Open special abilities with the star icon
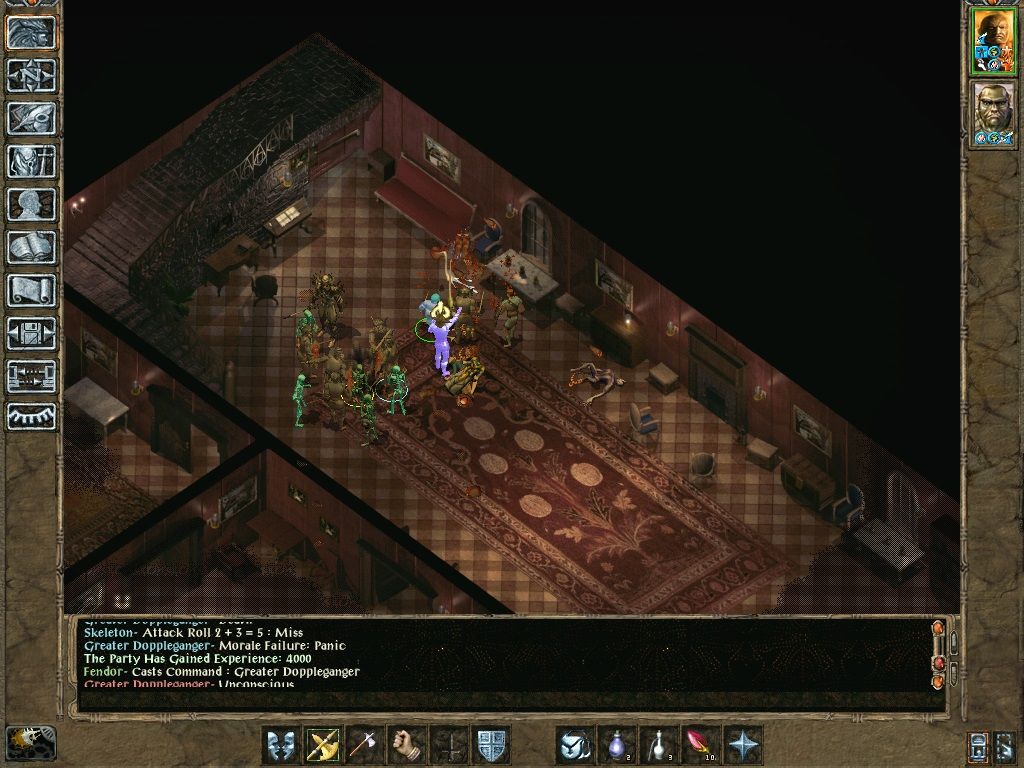The height and width of the screenshot is (768, 1024). [x=743, y=745]
